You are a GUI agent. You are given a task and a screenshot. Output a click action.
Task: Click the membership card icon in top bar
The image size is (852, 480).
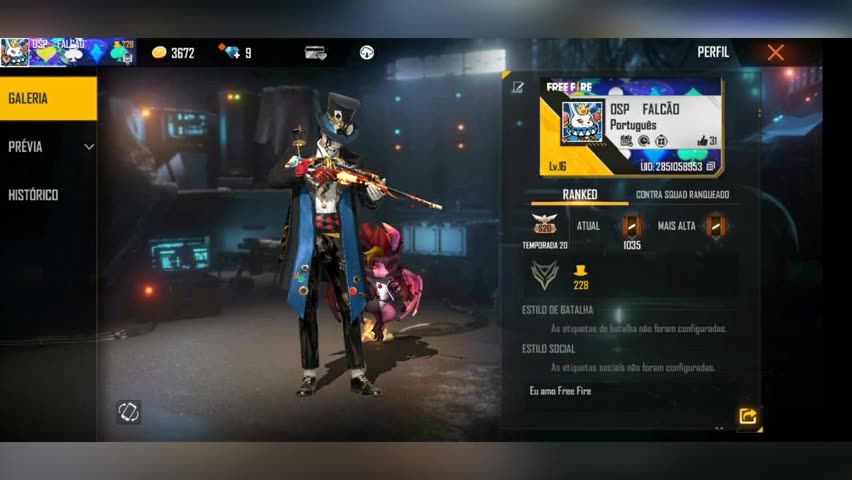point(316,53)
